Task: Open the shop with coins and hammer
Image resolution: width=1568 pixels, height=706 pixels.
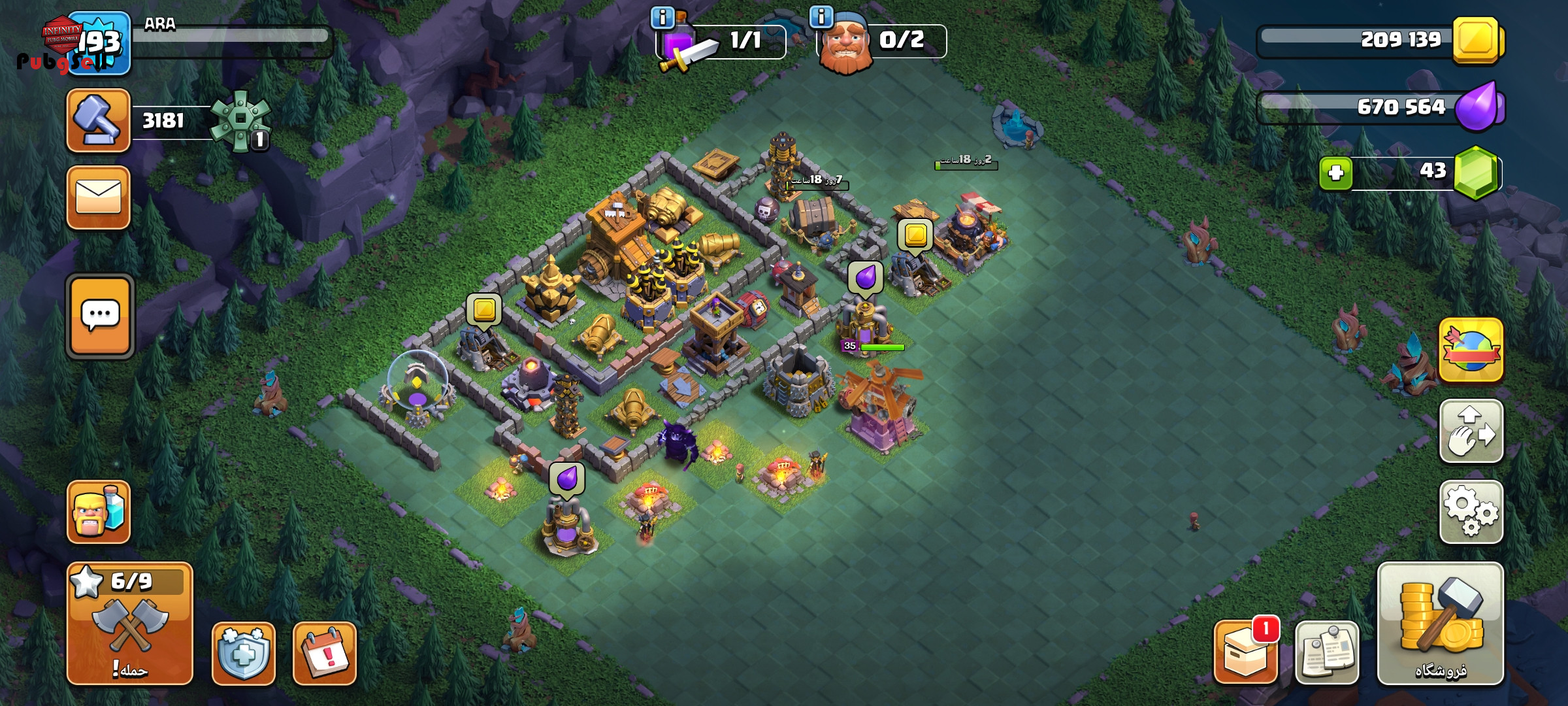Action: [1440, 623]
